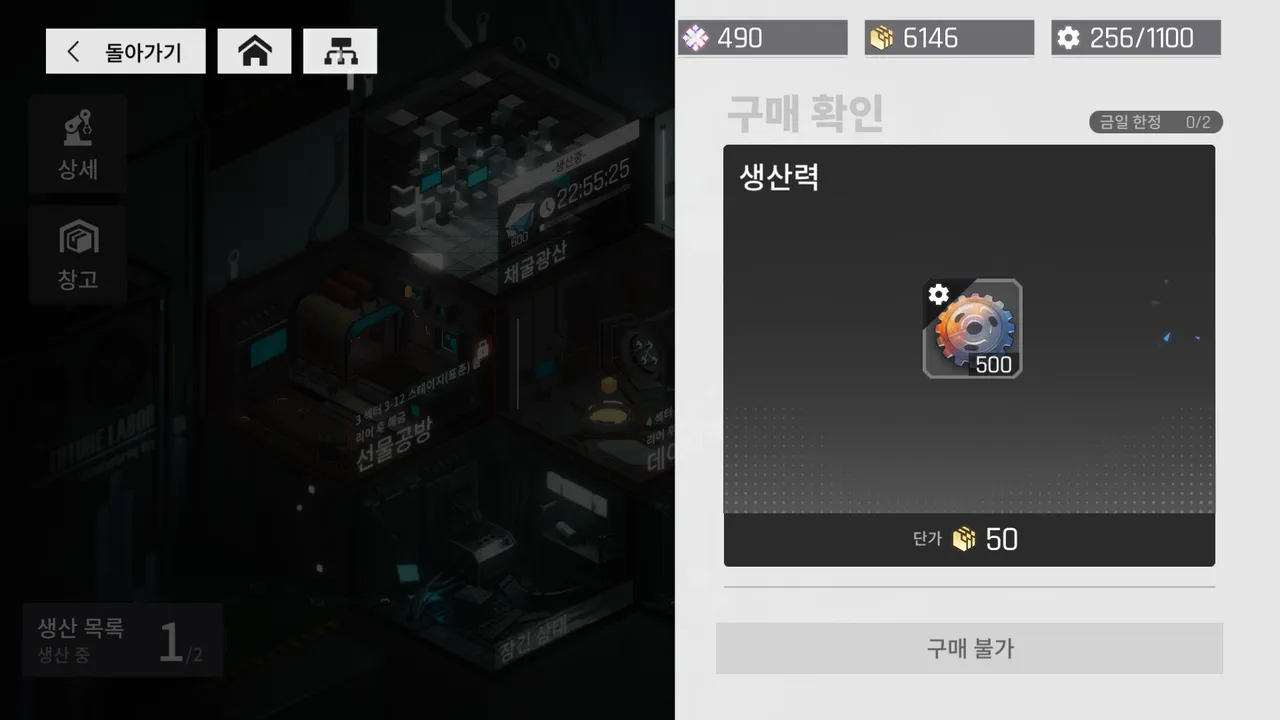Screen dimensions: 1280x720
Task: Select the 생산력 item thumbnail showing 500
Action: pyautogui.click(x=971, y=328)
